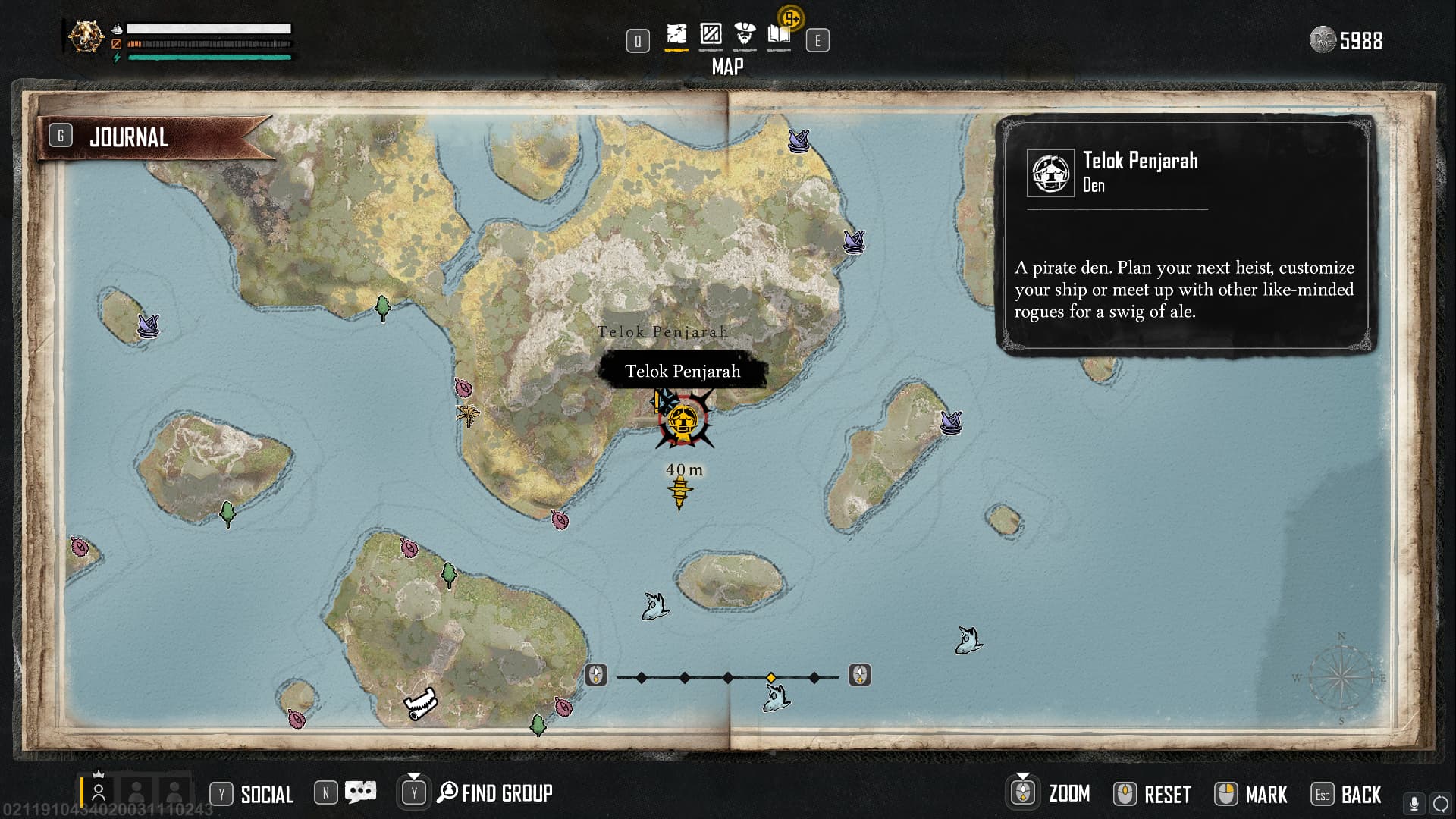Switch to the pirate captain tab

click(x=745, y=35)
